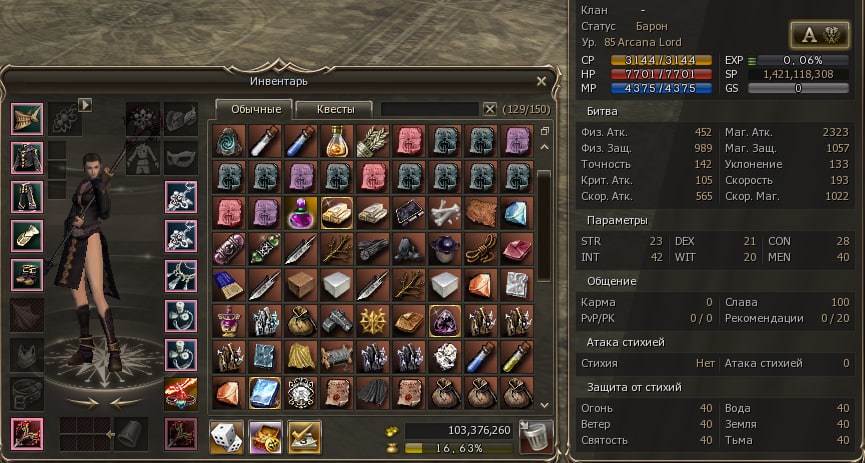
Task: Pick the purple round potion flask
Action: point(300,212)
